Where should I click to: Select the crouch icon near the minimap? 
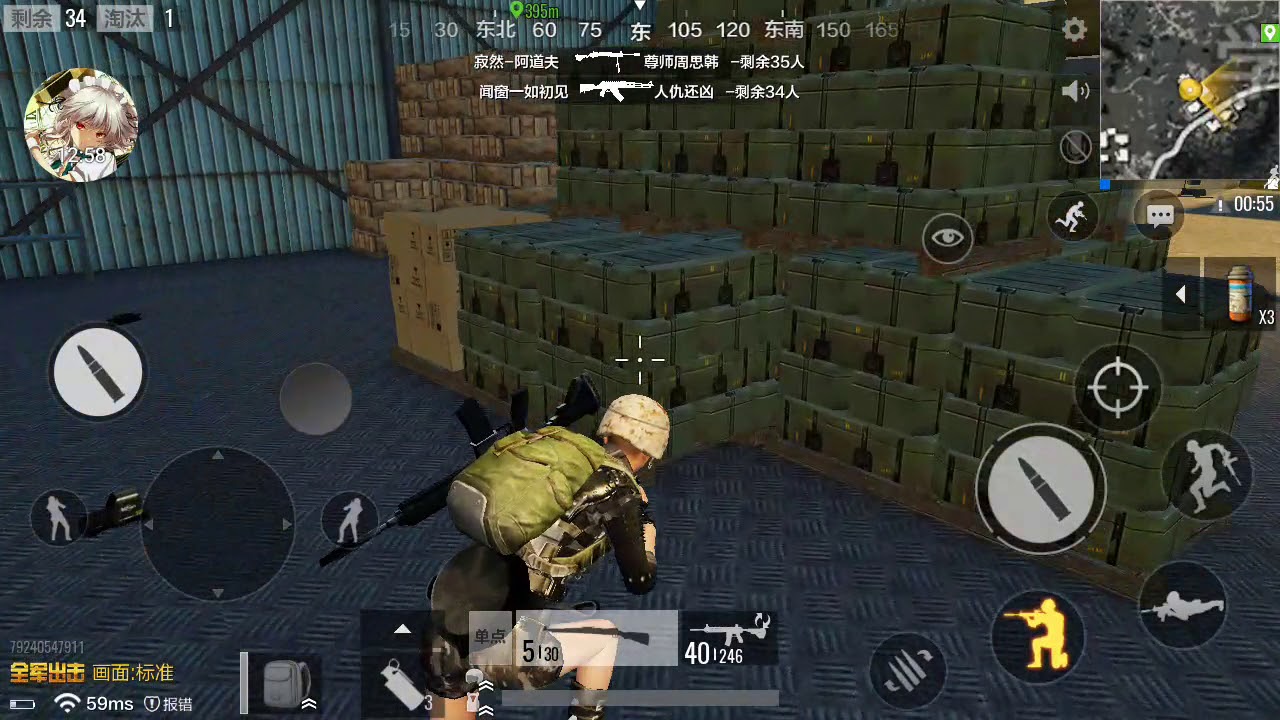[x=1073, y=215]
